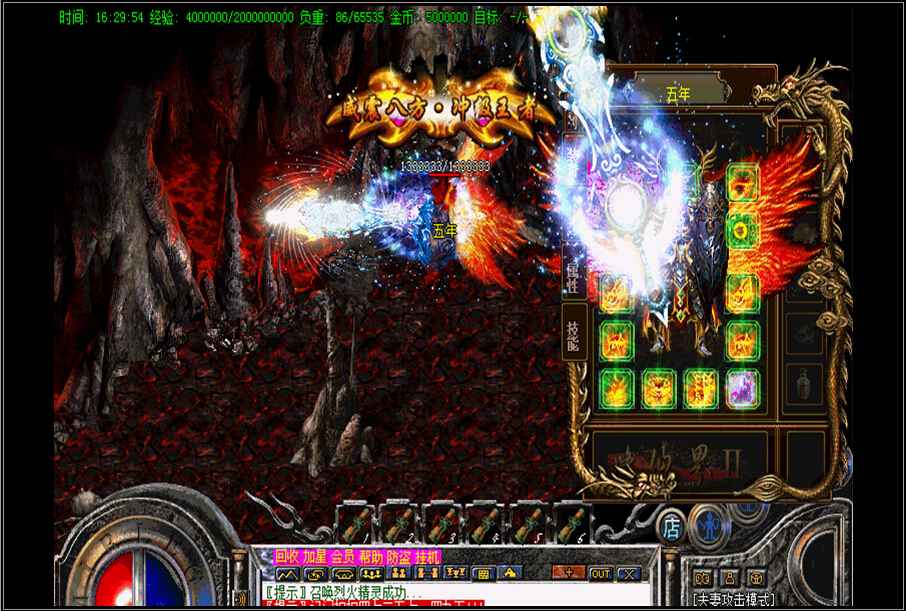Select the 加星 star upgrade option
Image resolution: width=906 pixels, height=611 pixels.
click(315, 556)
